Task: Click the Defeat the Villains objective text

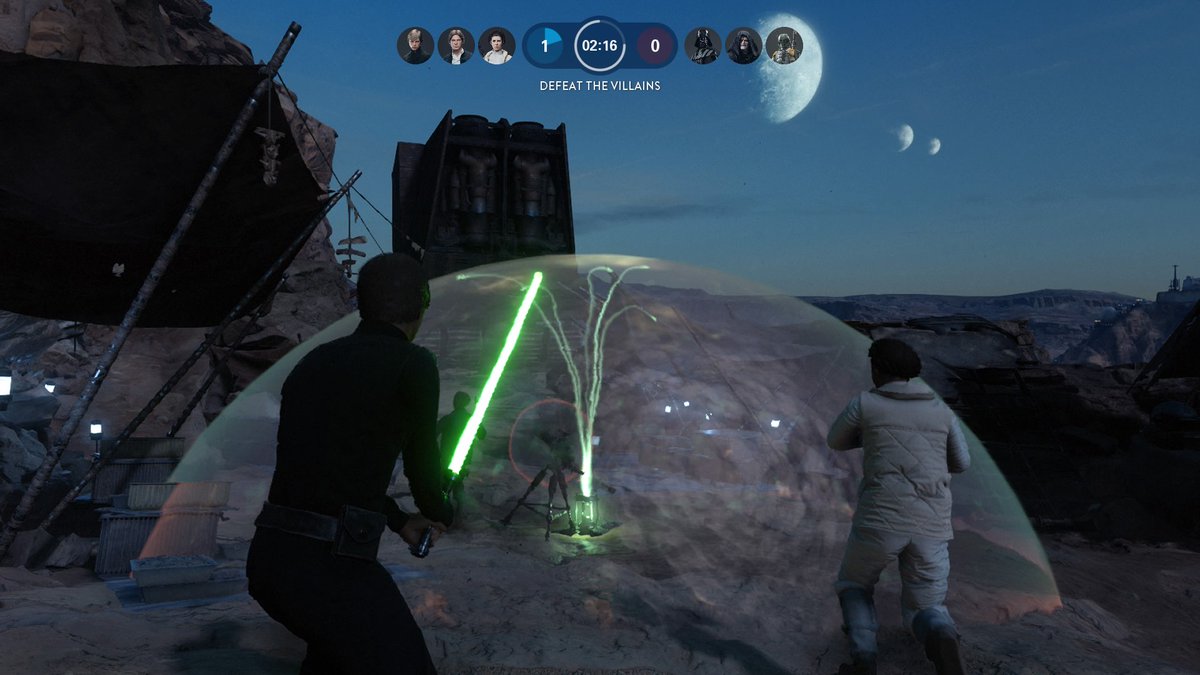Action: 600,86
